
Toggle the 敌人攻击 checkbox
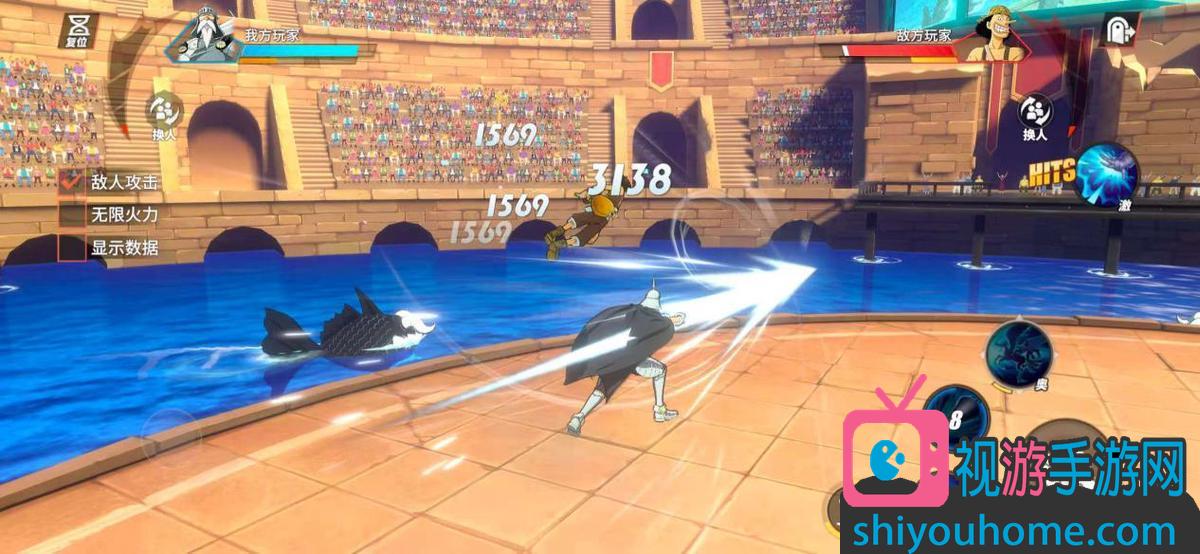(72, 182)
